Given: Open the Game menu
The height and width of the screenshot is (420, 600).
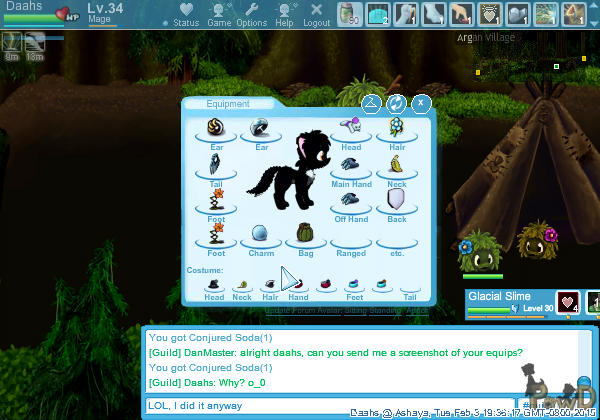Looking at the screenshot, I should click(219, 16).
